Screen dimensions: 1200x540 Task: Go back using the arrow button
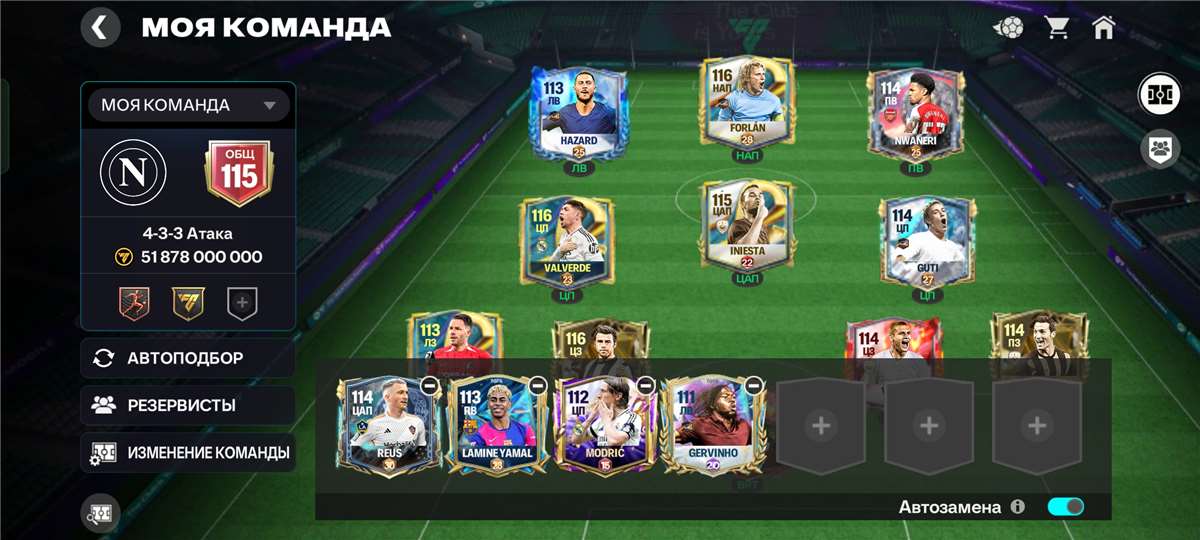(x=100, y=27)
